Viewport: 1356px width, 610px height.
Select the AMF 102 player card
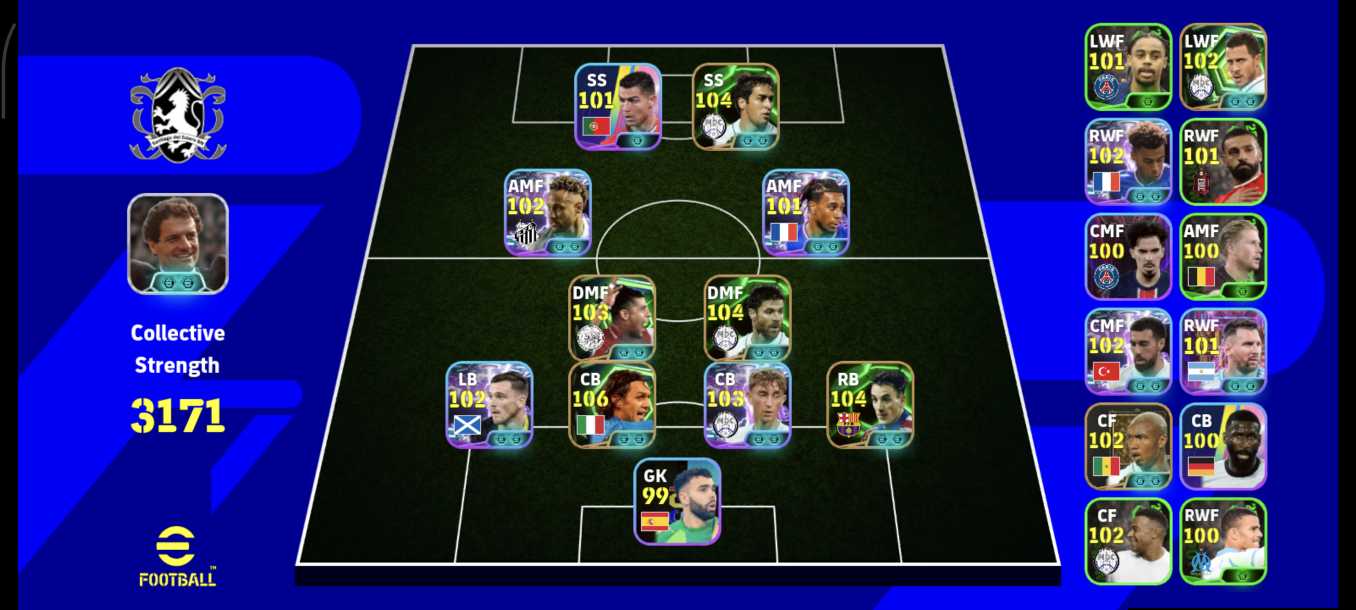[x=547, y=212]
